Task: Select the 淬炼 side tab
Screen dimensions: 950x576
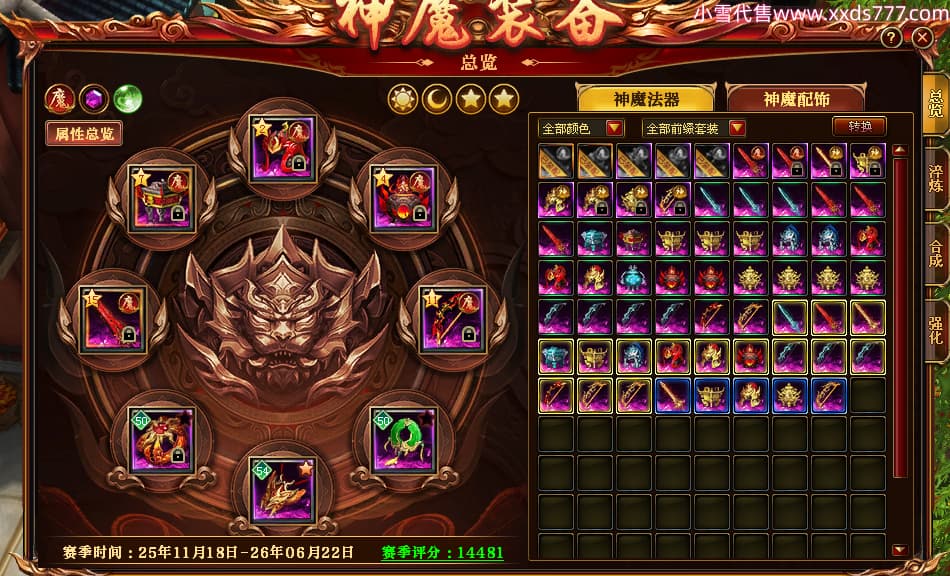Action: 935,178
